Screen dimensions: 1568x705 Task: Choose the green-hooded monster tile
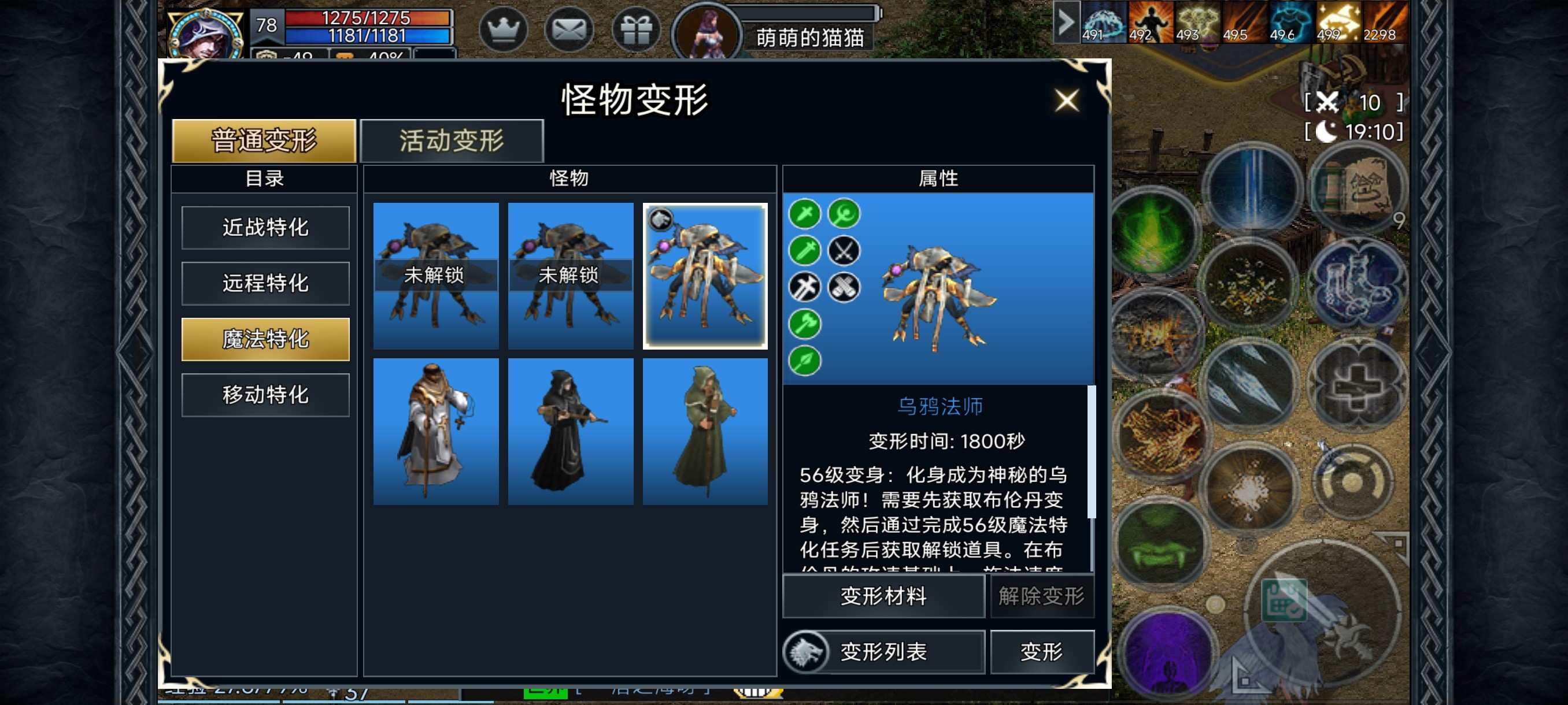tap(705, 431)
